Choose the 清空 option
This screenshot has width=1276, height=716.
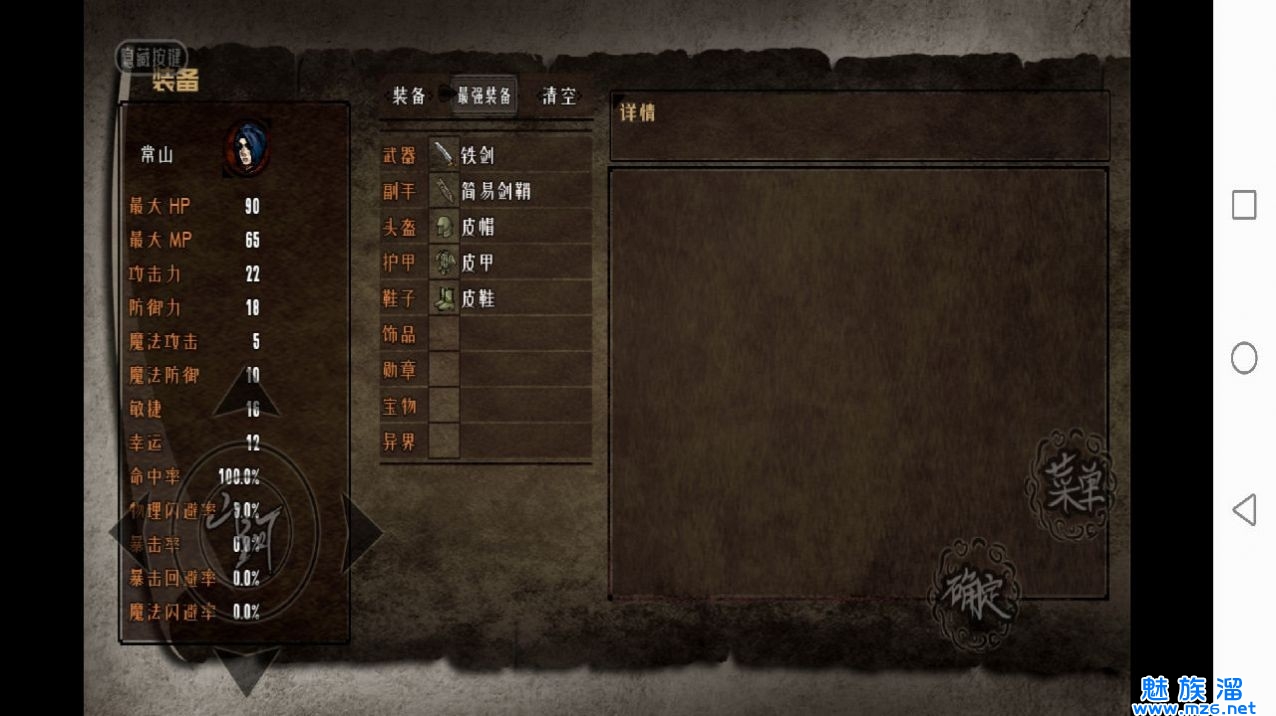coord(559,96)
